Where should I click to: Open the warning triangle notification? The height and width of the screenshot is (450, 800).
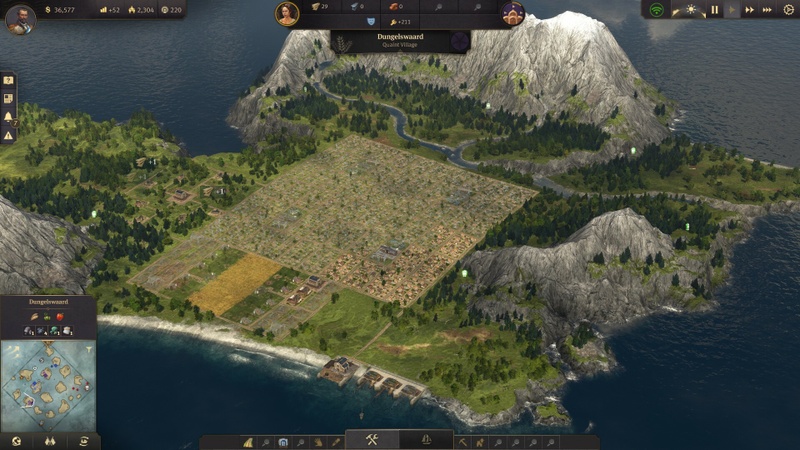(x=8, y=134)
